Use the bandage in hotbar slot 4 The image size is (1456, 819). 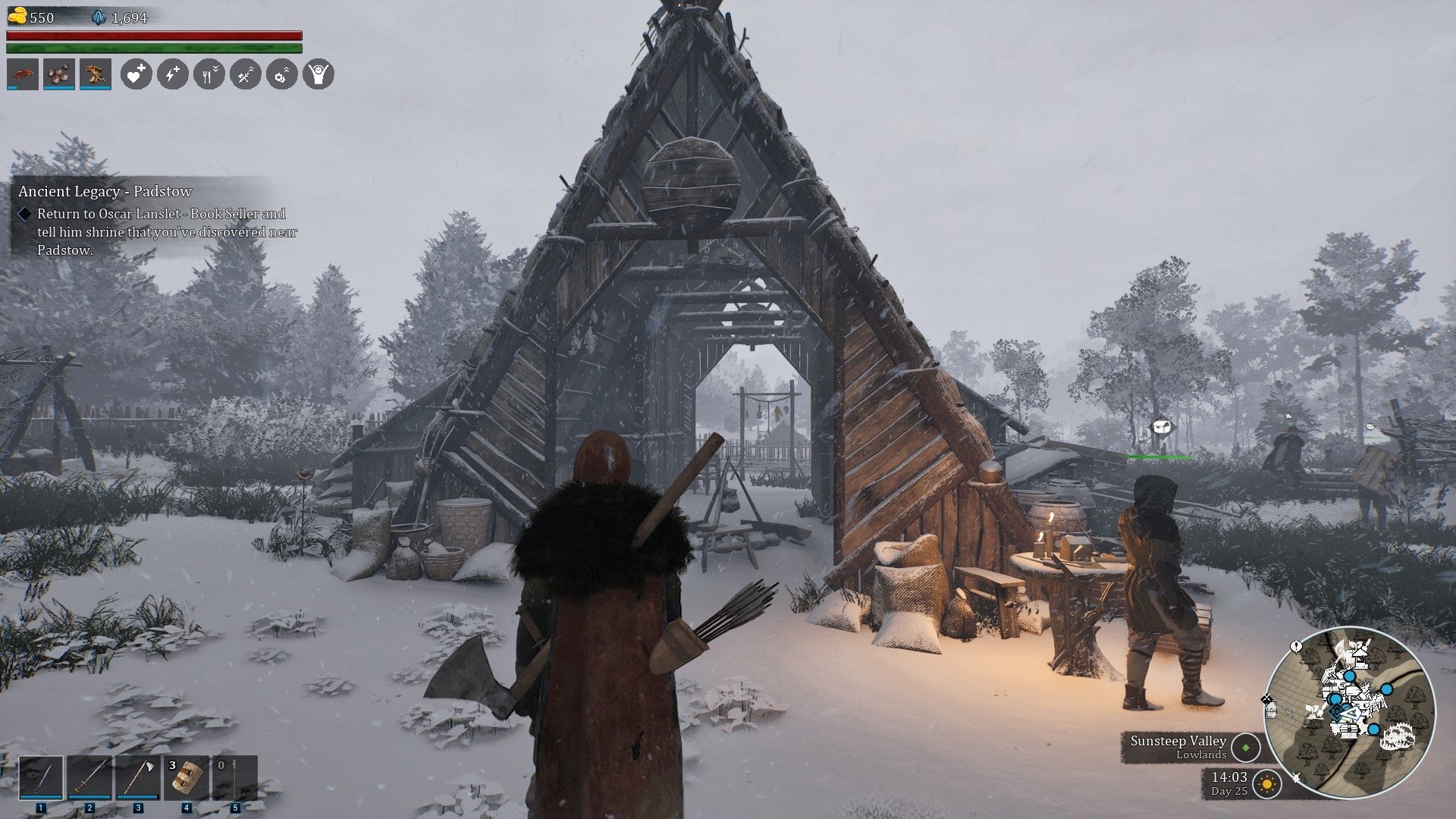[186, 777]
